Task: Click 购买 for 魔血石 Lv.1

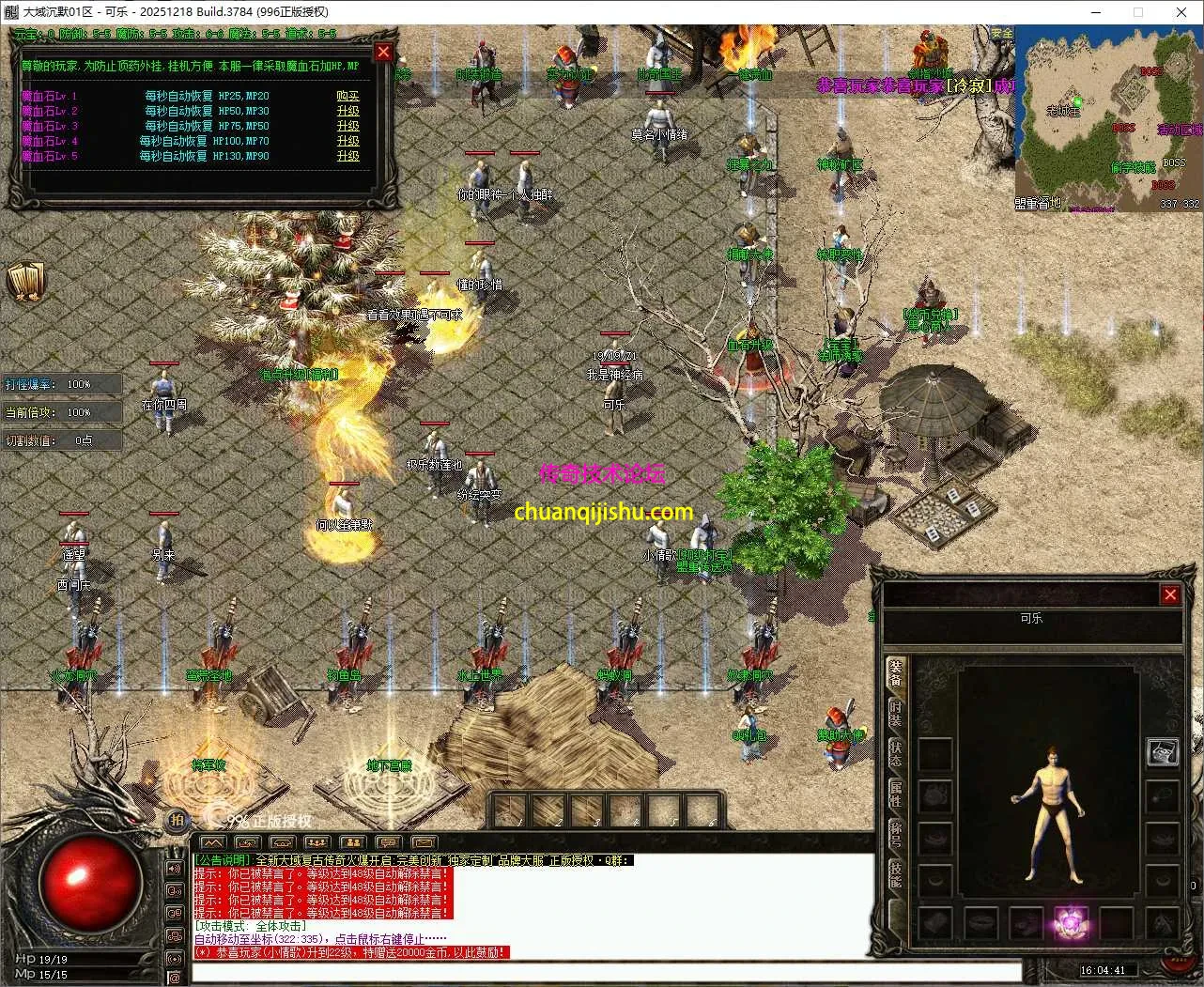Action: [347, 96]
